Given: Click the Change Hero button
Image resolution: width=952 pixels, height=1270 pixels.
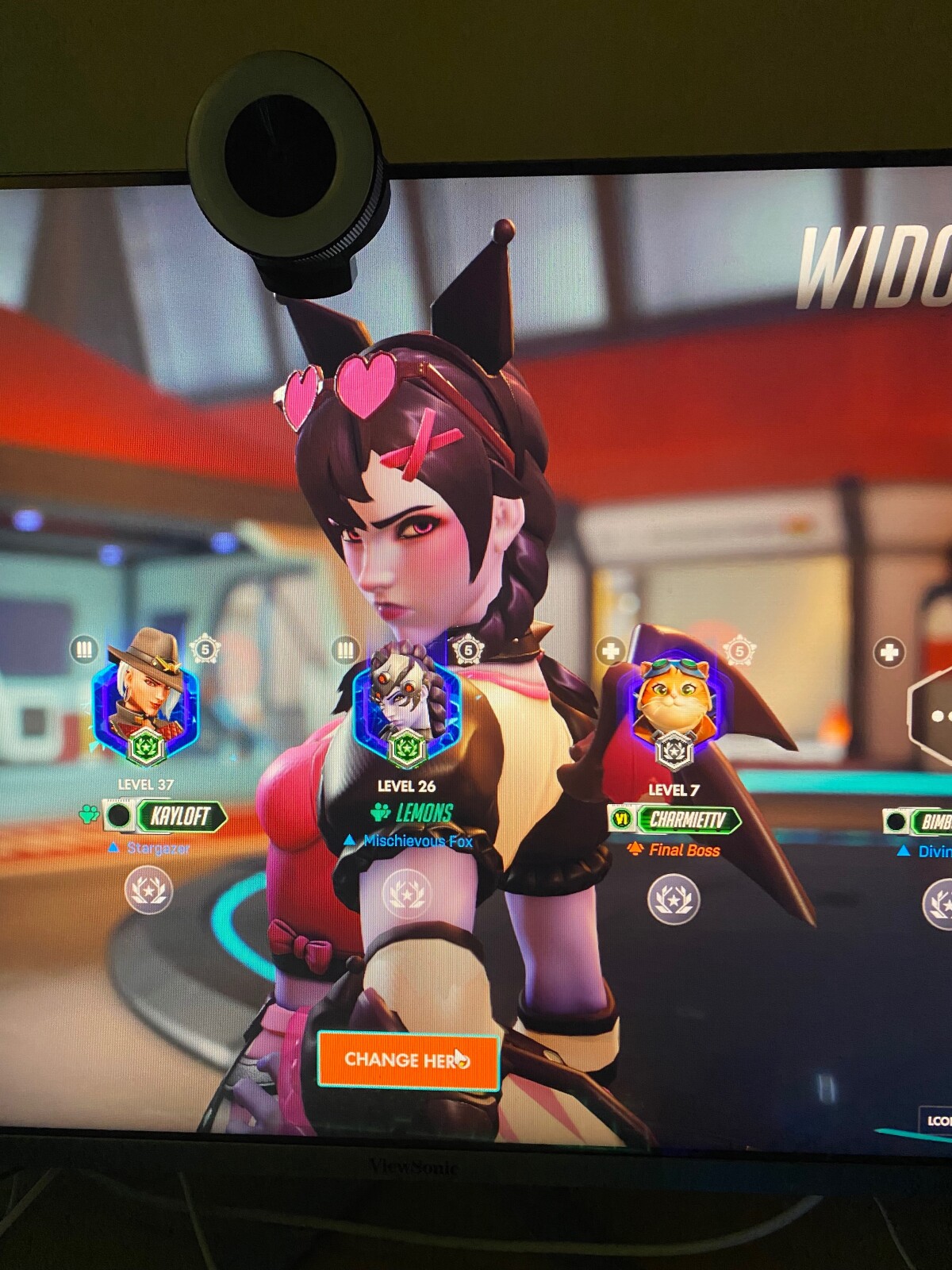Looking at the screenshot, I should 408,1060.
